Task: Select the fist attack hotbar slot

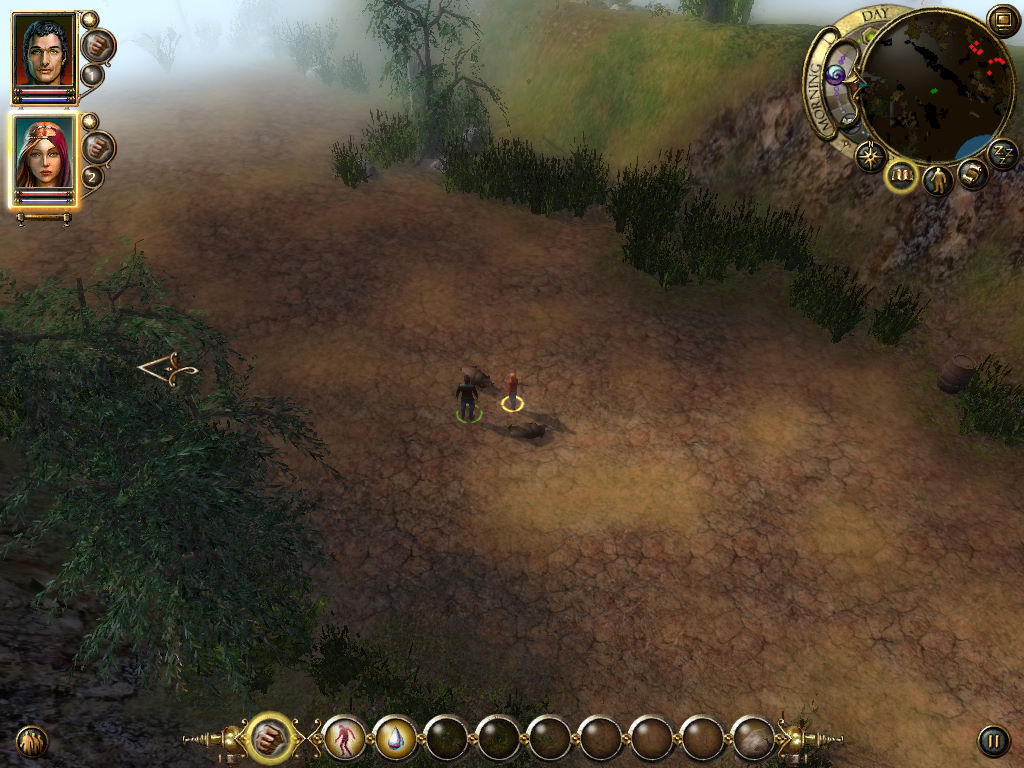Action: point(268,739)
